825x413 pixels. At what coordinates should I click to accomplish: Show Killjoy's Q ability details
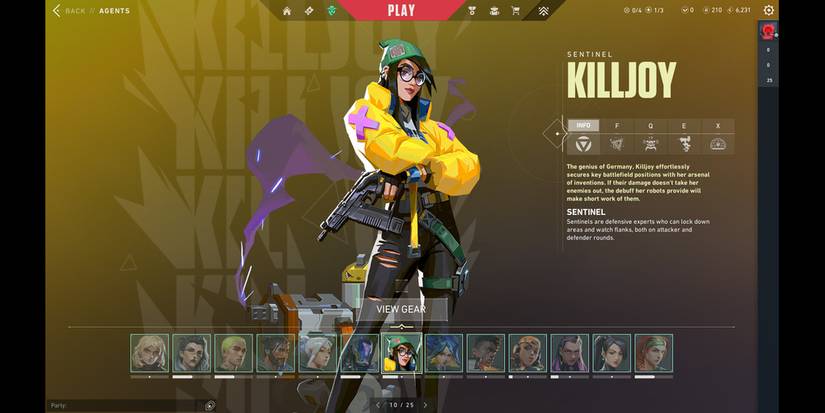[650, 126]
